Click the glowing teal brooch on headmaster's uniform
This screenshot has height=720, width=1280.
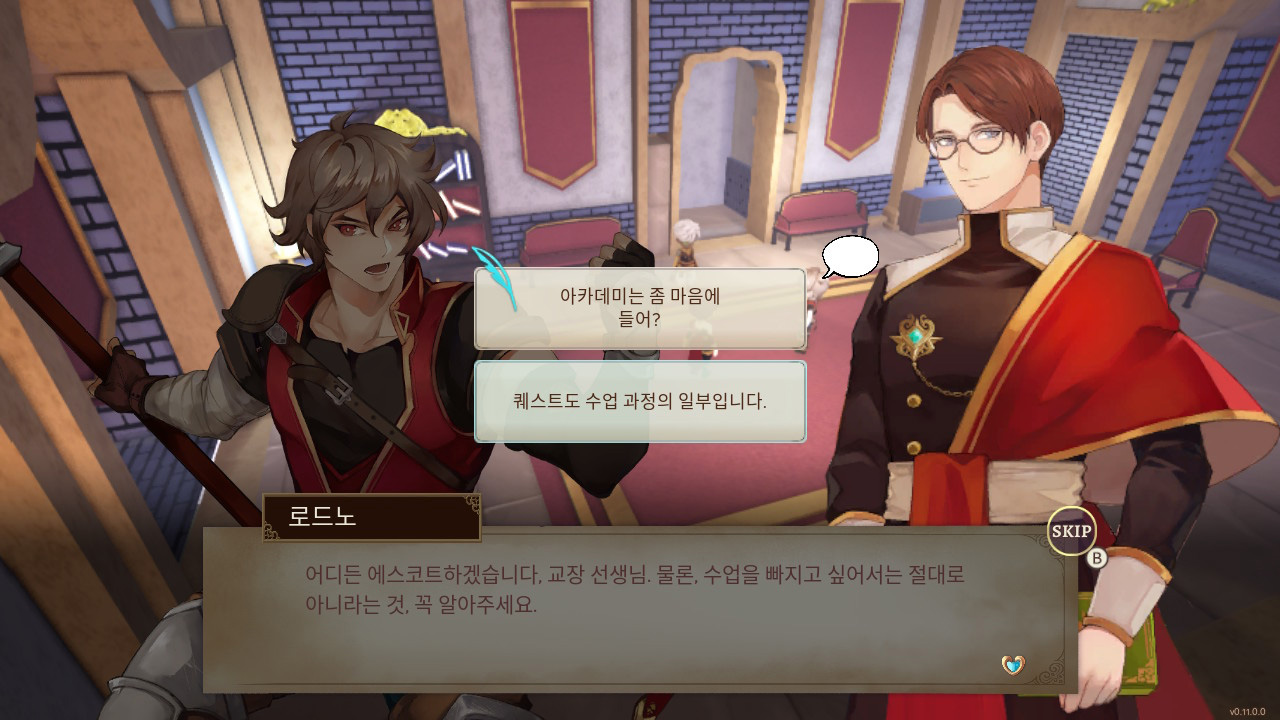tap(916, 338)
